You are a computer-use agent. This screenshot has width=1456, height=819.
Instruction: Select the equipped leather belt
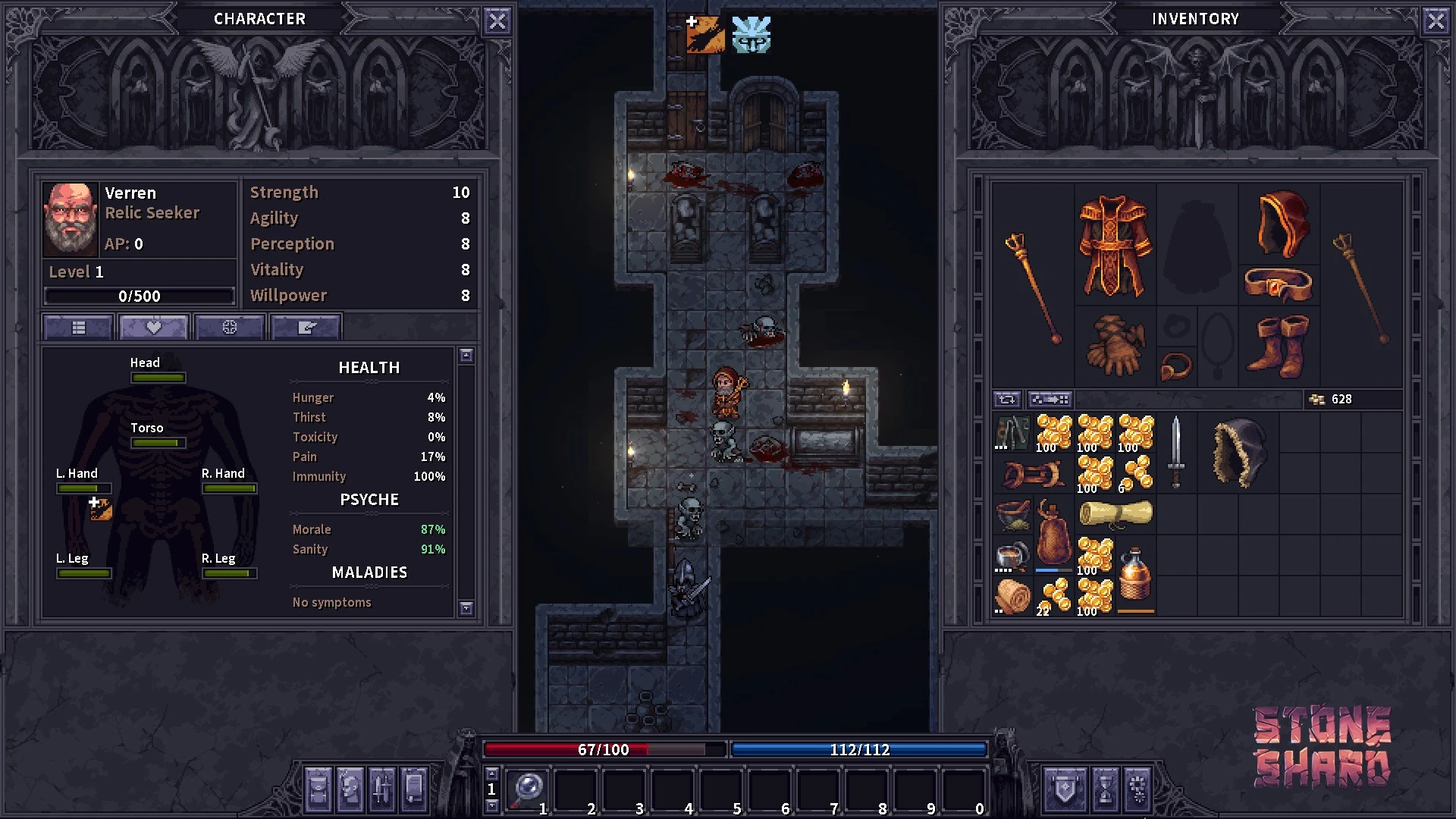1279,285
